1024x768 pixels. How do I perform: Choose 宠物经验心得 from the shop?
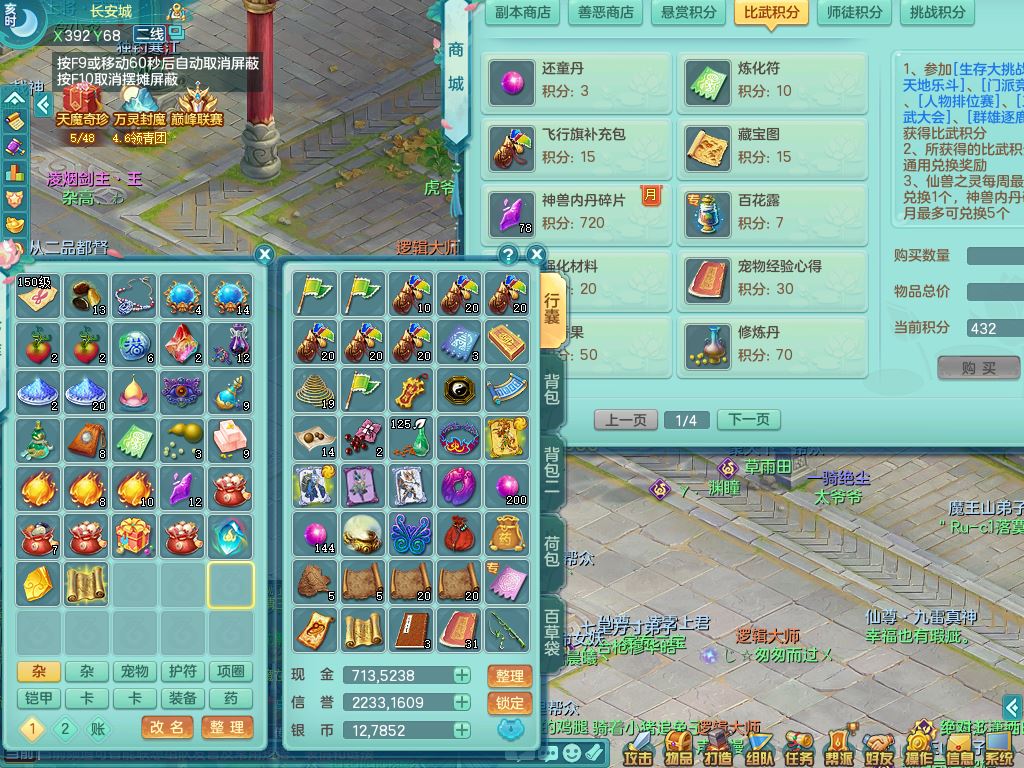[x=775, y=278]
